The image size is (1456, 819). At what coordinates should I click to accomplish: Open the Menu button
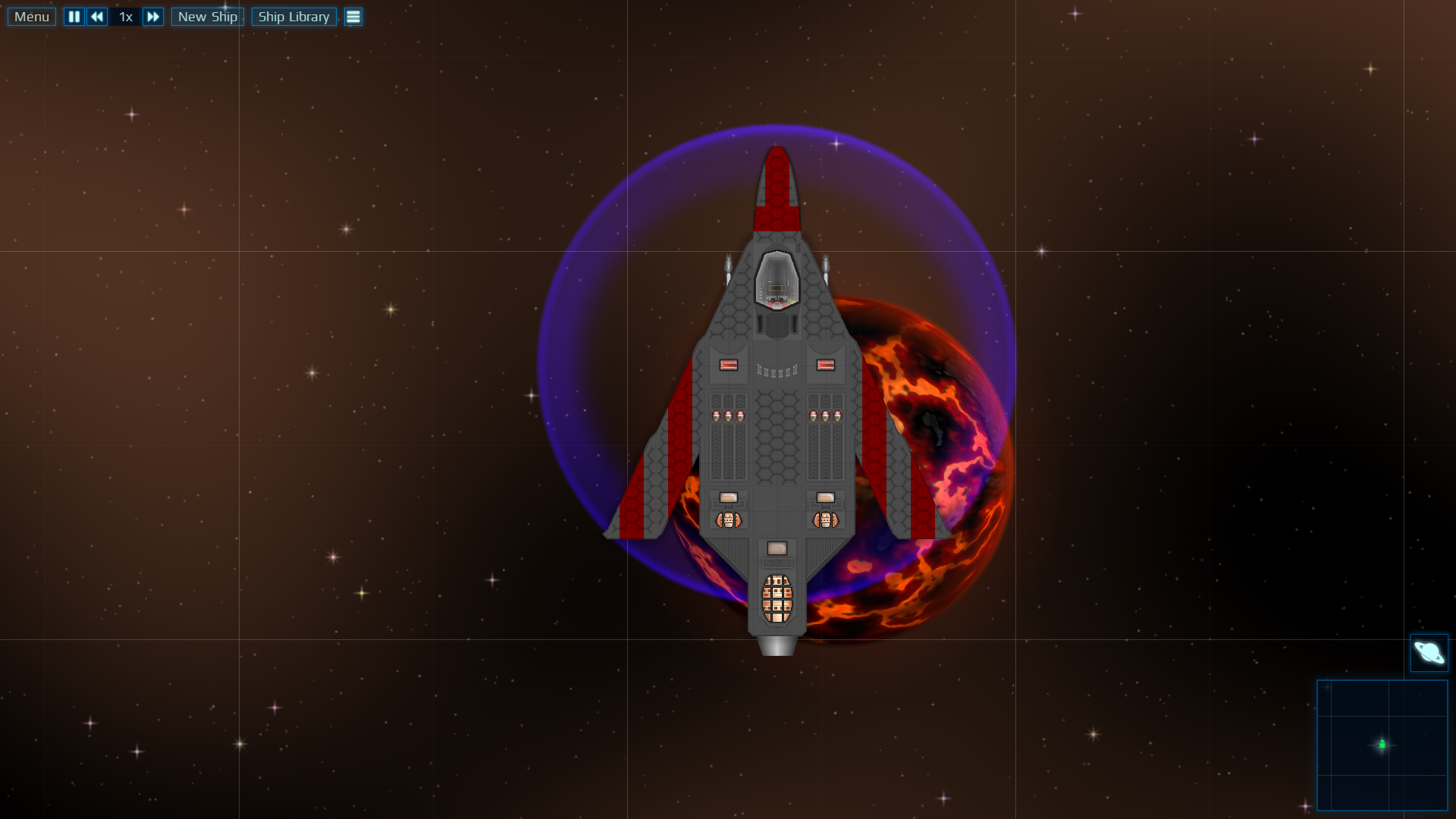(32, 17)
